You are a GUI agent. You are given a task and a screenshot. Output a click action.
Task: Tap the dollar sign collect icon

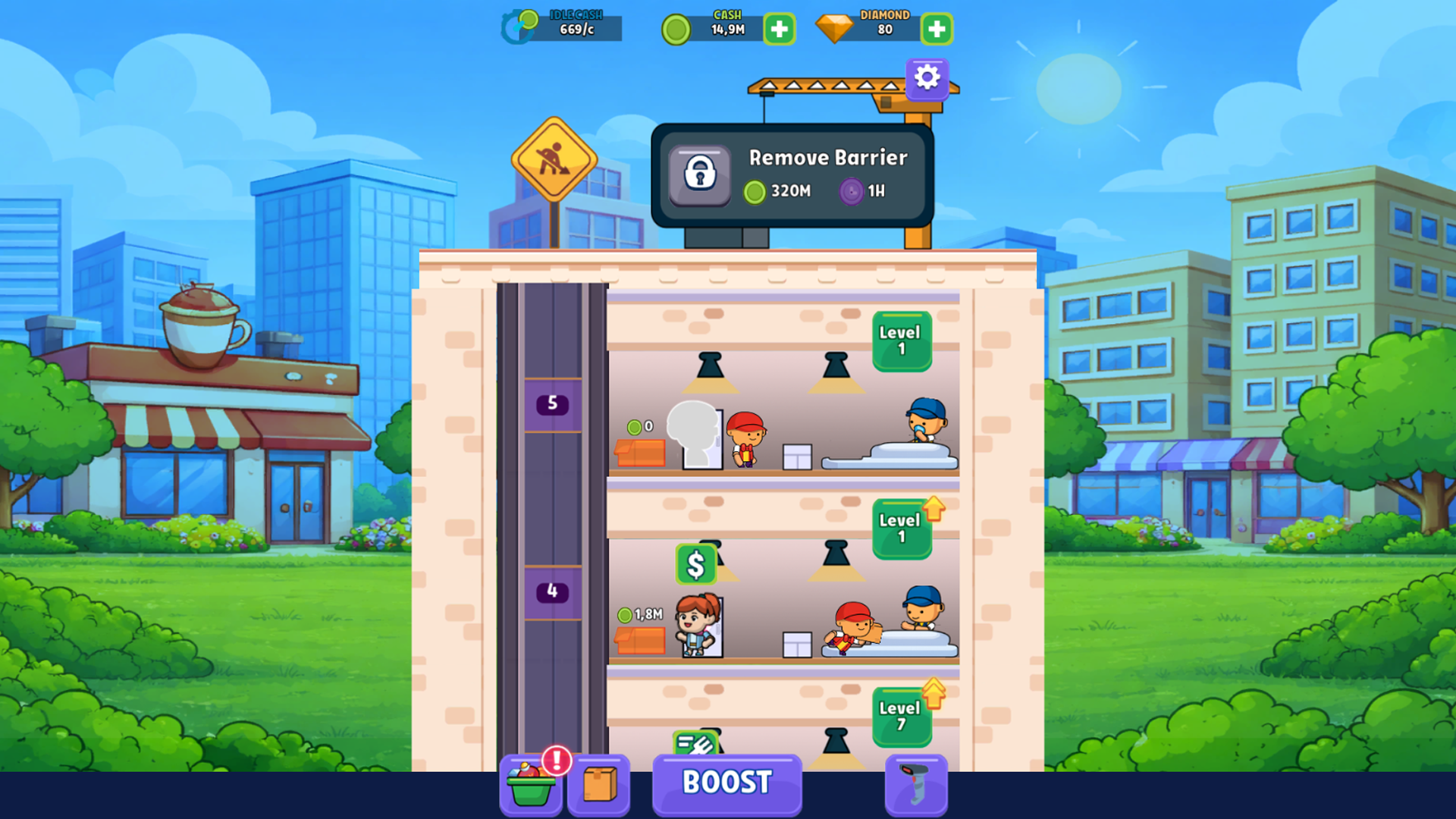point(695,563)
